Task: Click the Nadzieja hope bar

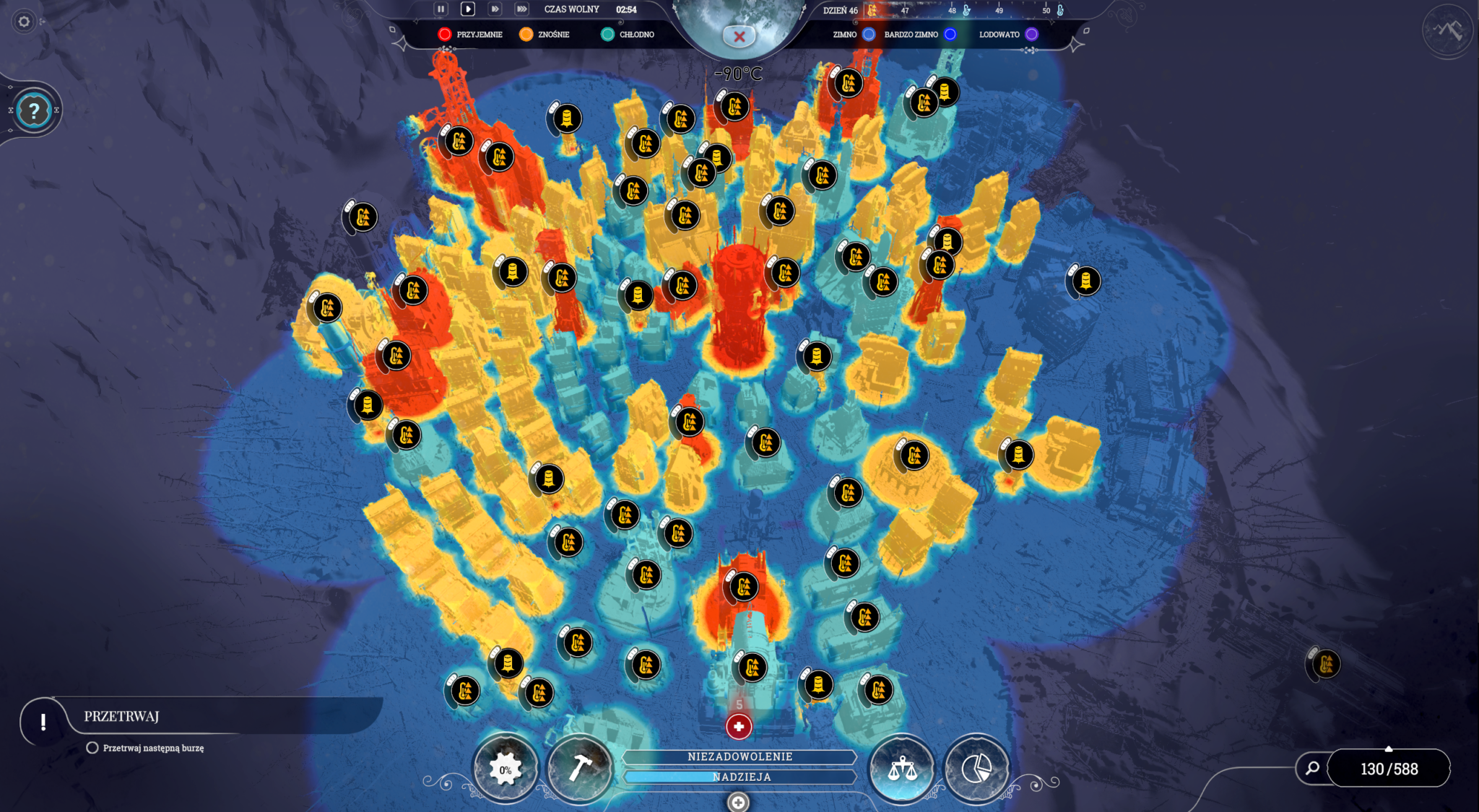Action: point(739,777)
